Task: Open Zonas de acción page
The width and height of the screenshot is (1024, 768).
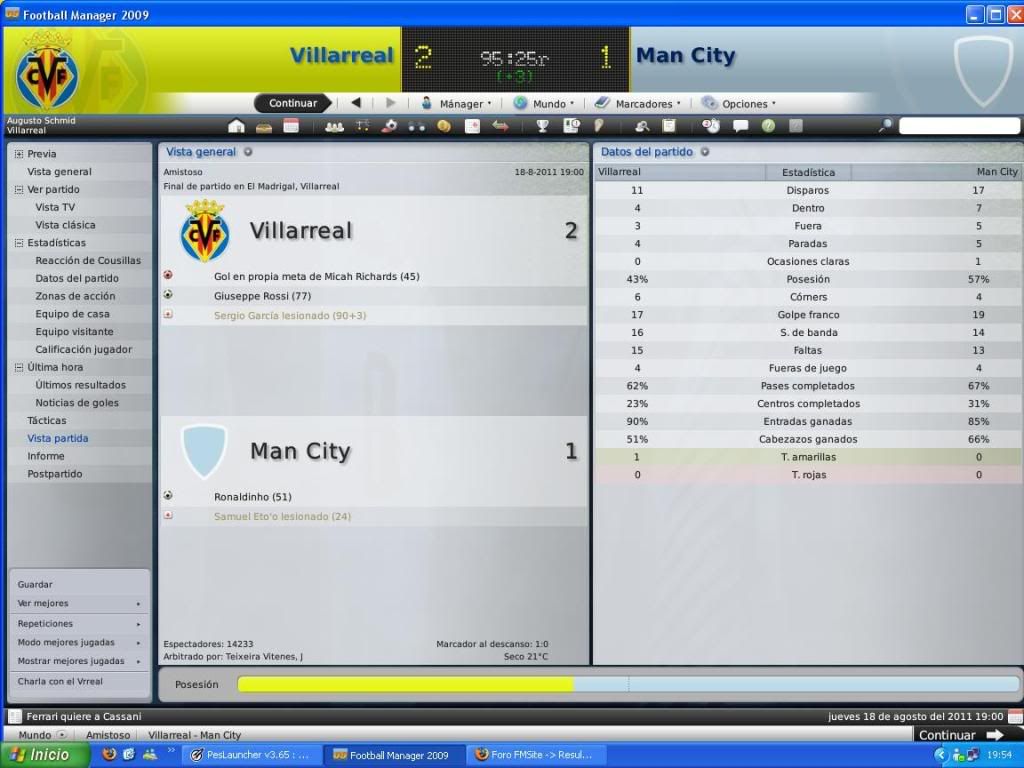Action: pyautogui.click(x=75, y=296)
